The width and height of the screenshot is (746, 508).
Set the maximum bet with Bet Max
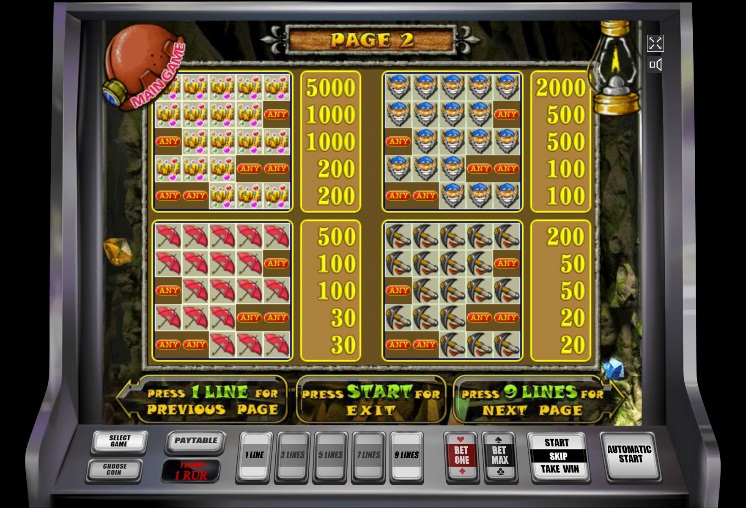coord(499,455)
